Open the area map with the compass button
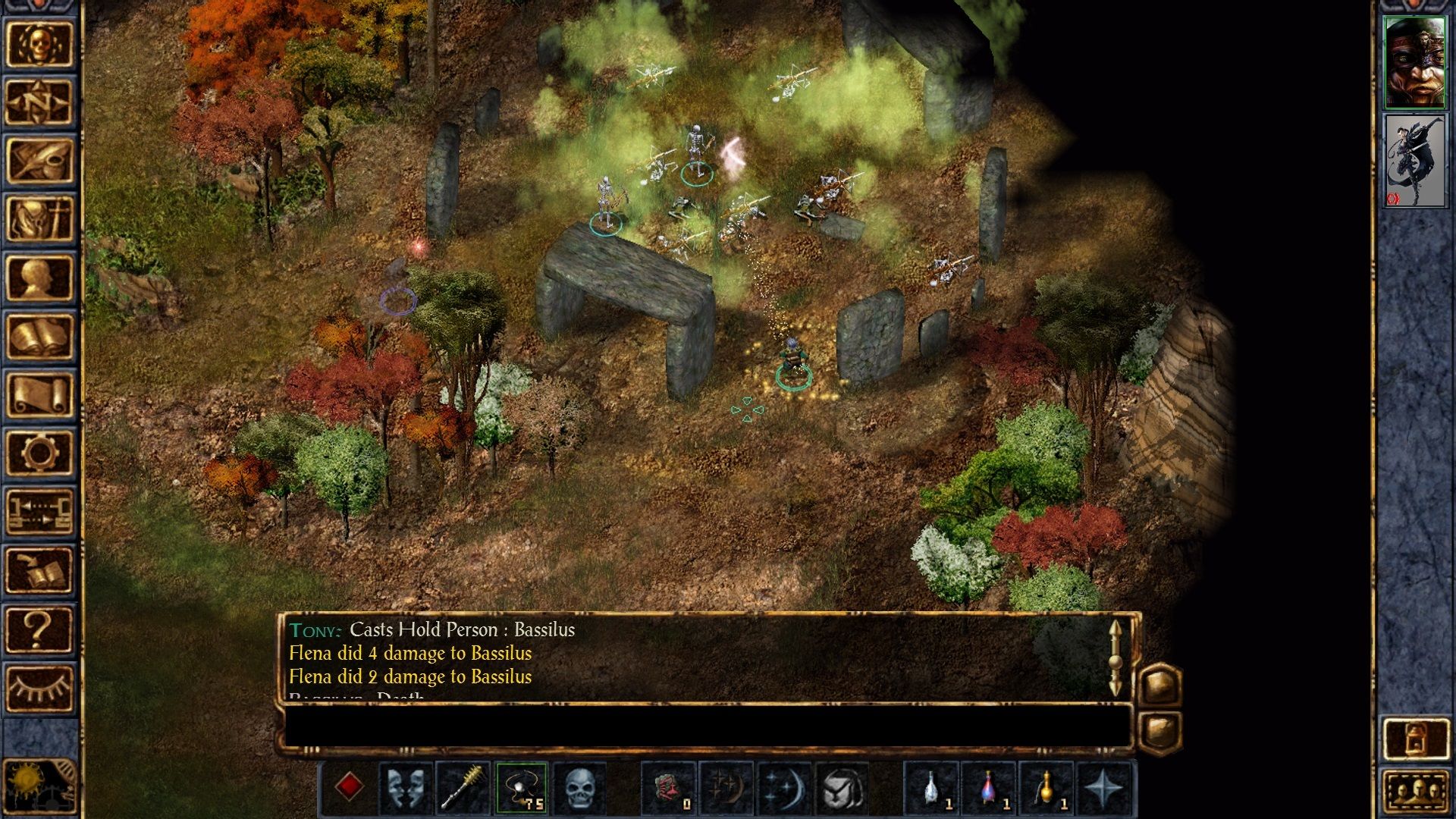Image resolution: width=1456 pixels, height=819 pixels. [39, 102]
